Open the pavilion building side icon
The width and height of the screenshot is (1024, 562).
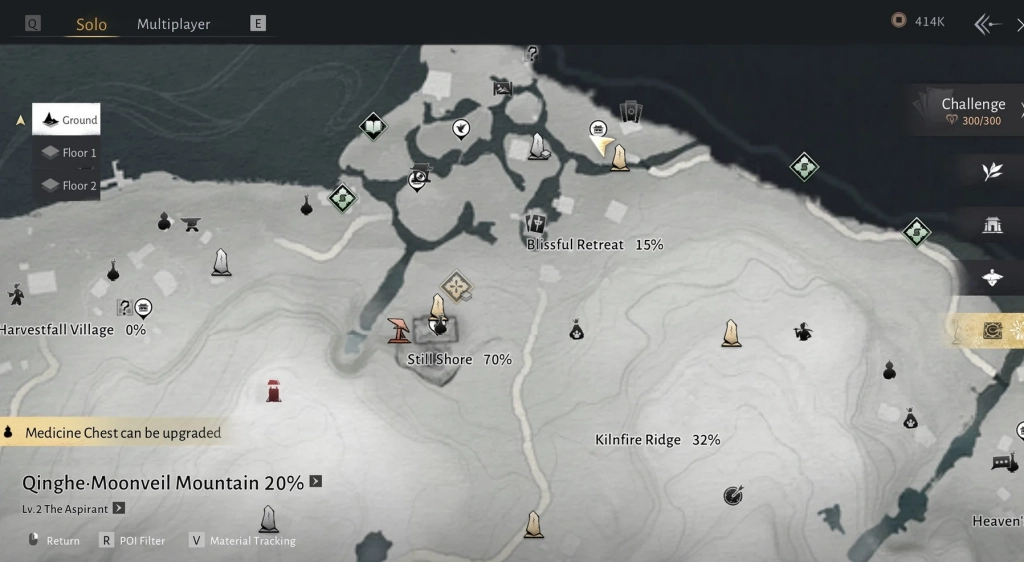click(x=992, y=225)
